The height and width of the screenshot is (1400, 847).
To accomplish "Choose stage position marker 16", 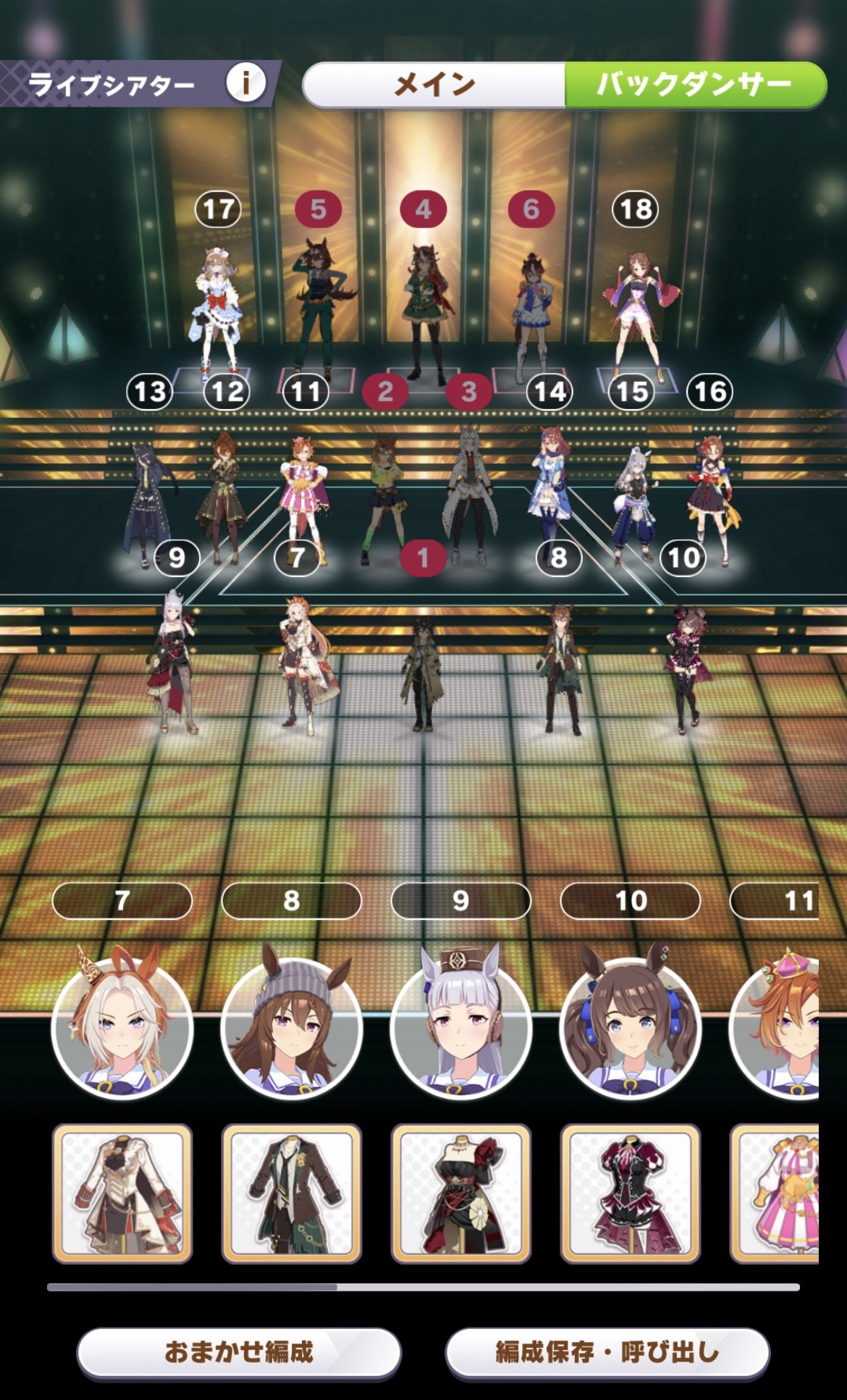I will coord(709,392).
